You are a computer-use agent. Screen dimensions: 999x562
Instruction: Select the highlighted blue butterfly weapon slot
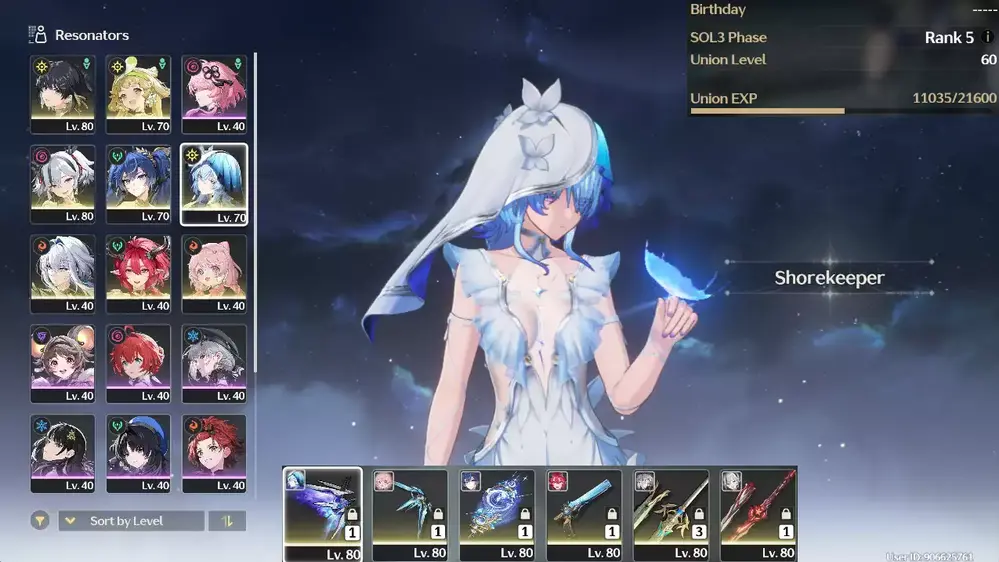point(323,514)
